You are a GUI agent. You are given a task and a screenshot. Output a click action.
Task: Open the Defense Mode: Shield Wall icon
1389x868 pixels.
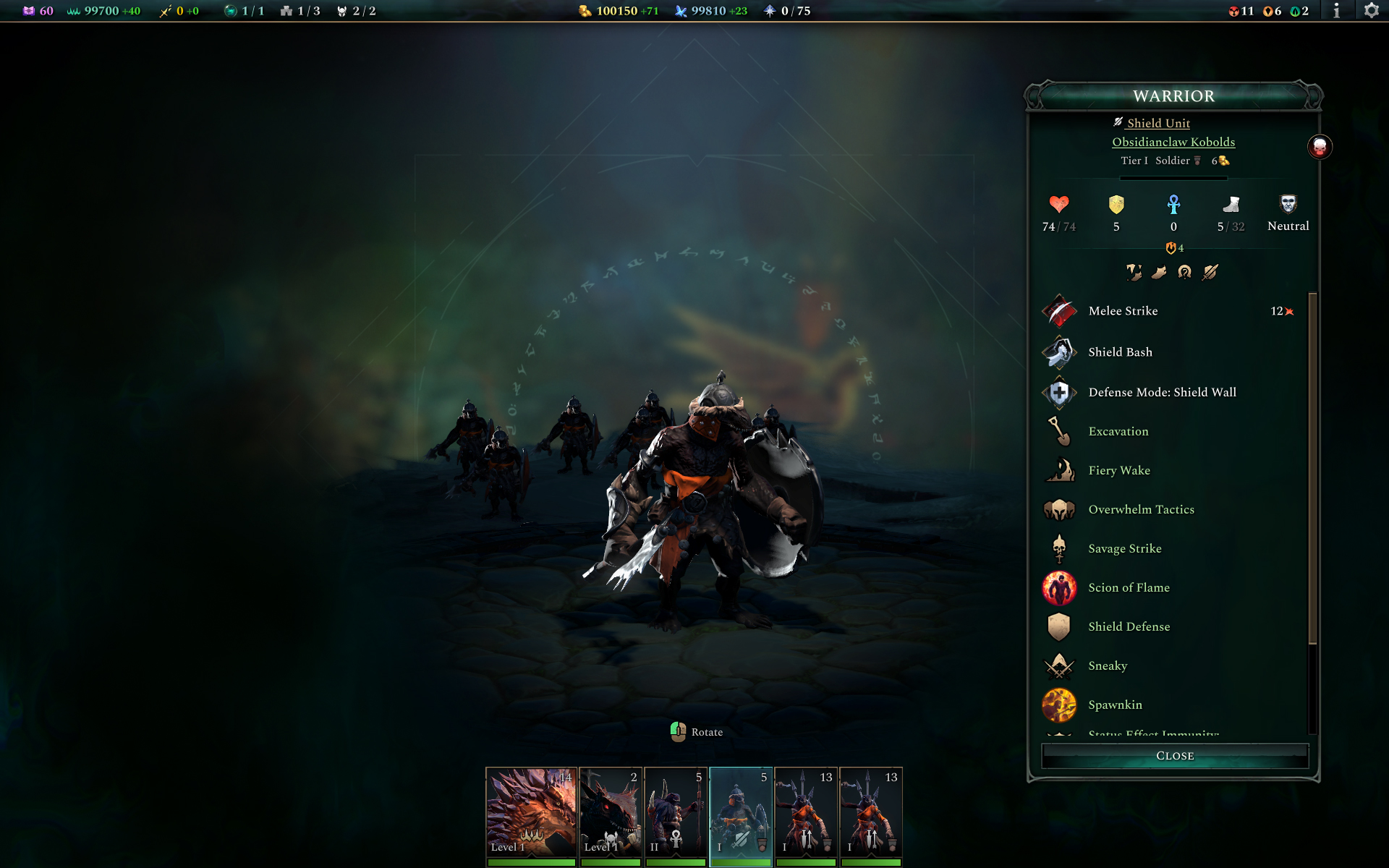click(x=1059, y=392)
